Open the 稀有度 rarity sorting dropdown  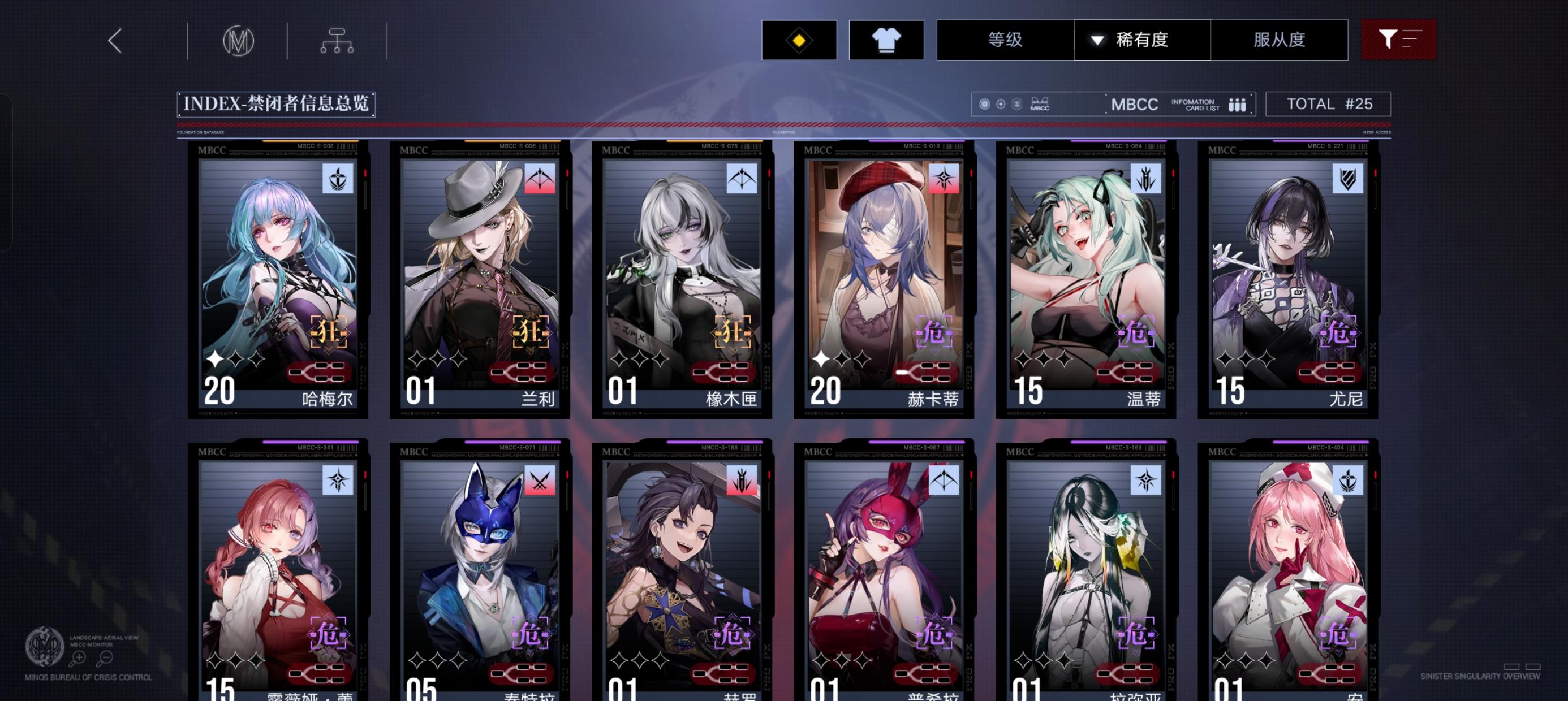click(1141, 39)
